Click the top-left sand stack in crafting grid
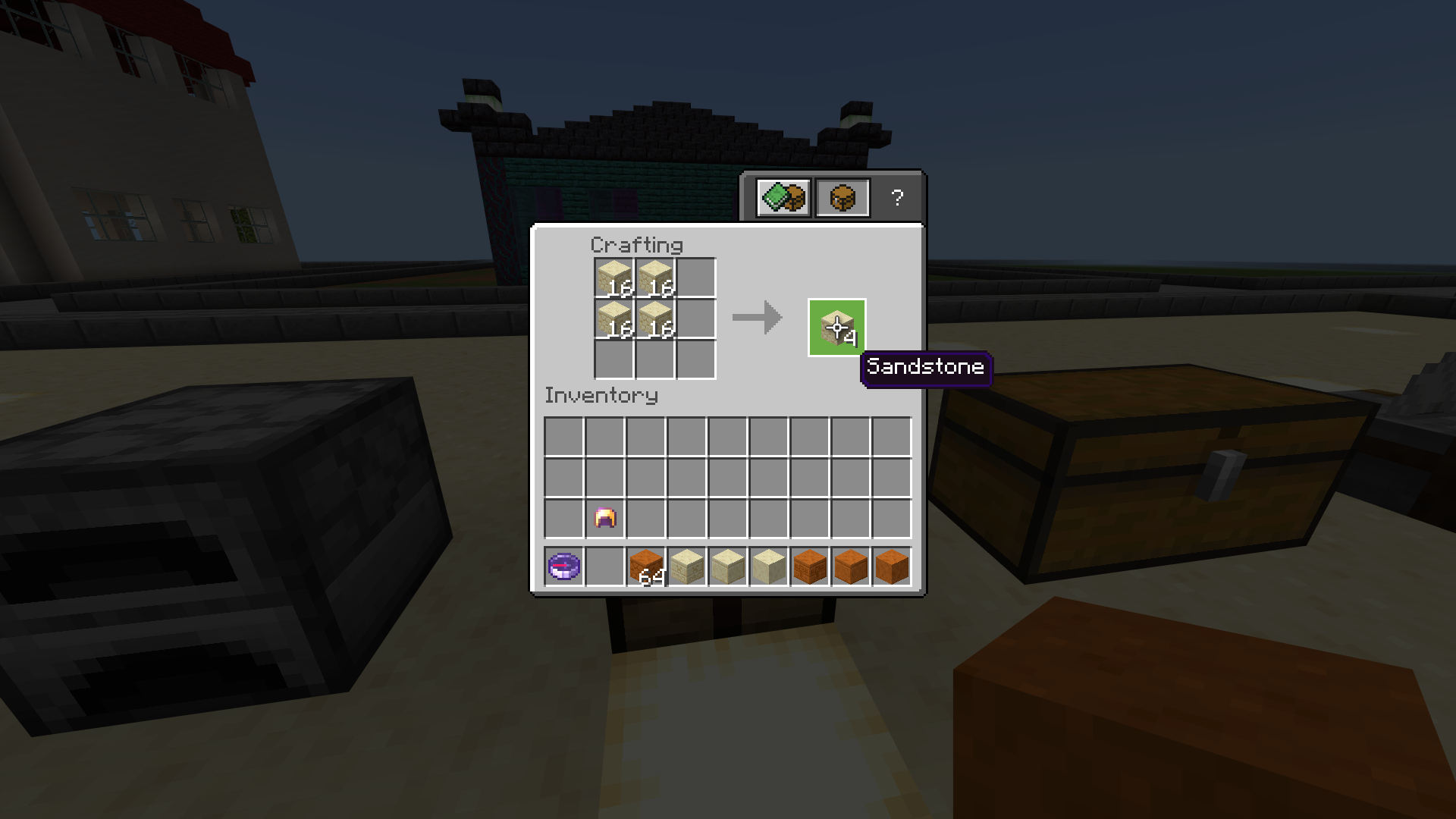 [x=614, y=278]
